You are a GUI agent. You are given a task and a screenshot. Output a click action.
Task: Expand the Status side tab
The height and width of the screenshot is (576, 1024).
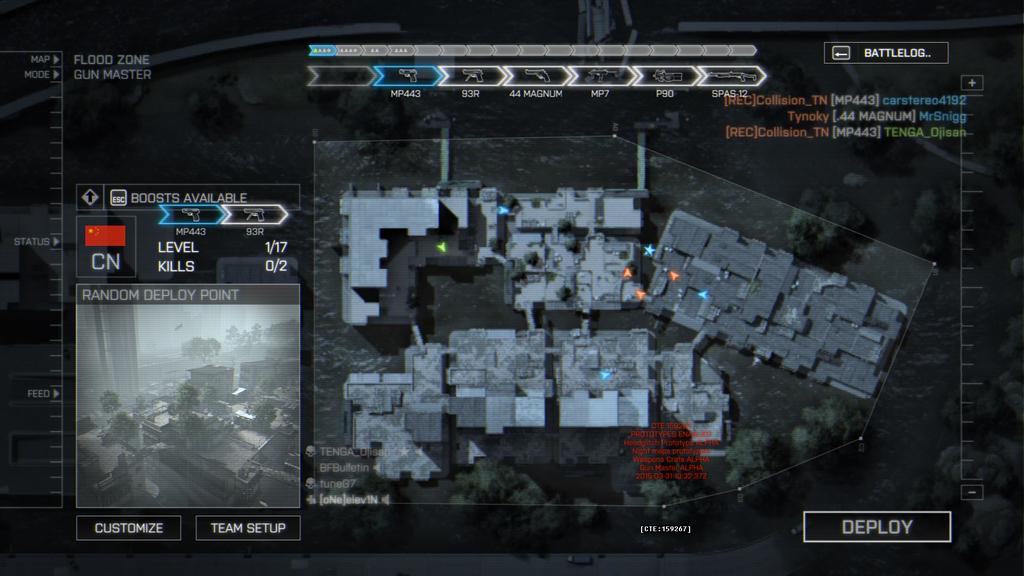point(38,242)
